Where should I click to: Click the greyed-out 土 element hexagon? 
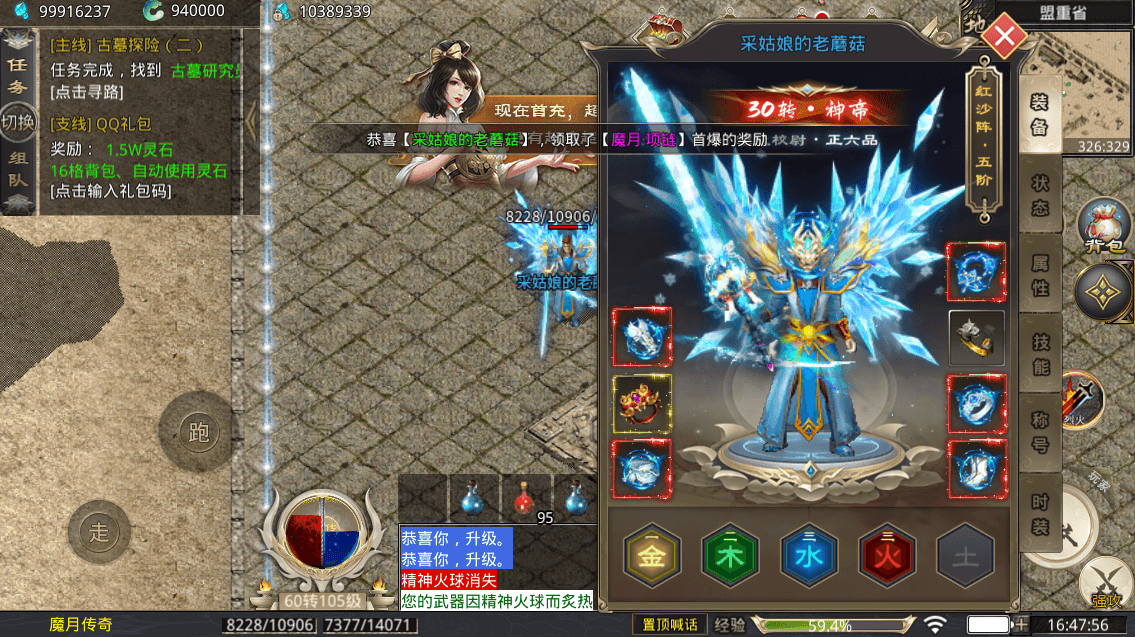coord(965,557)
